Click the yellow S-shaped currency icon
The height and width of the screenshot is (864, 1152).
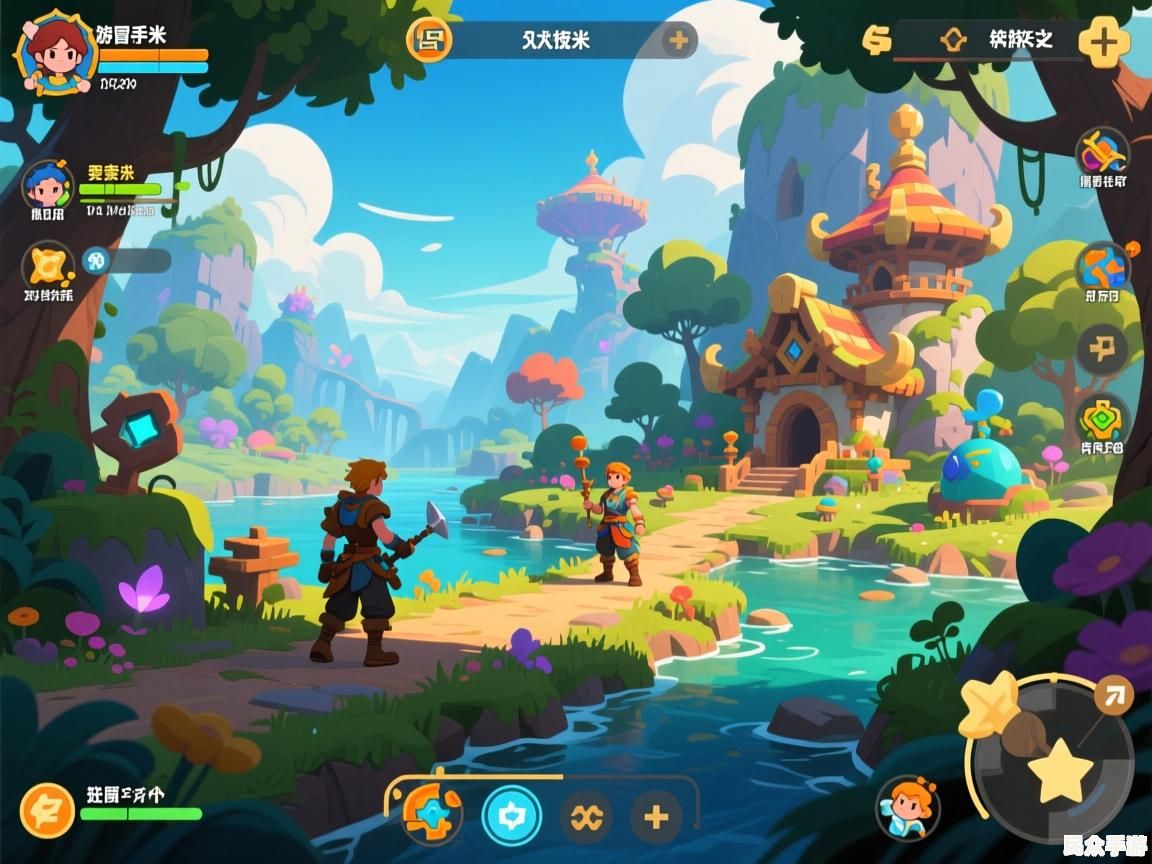877,40
